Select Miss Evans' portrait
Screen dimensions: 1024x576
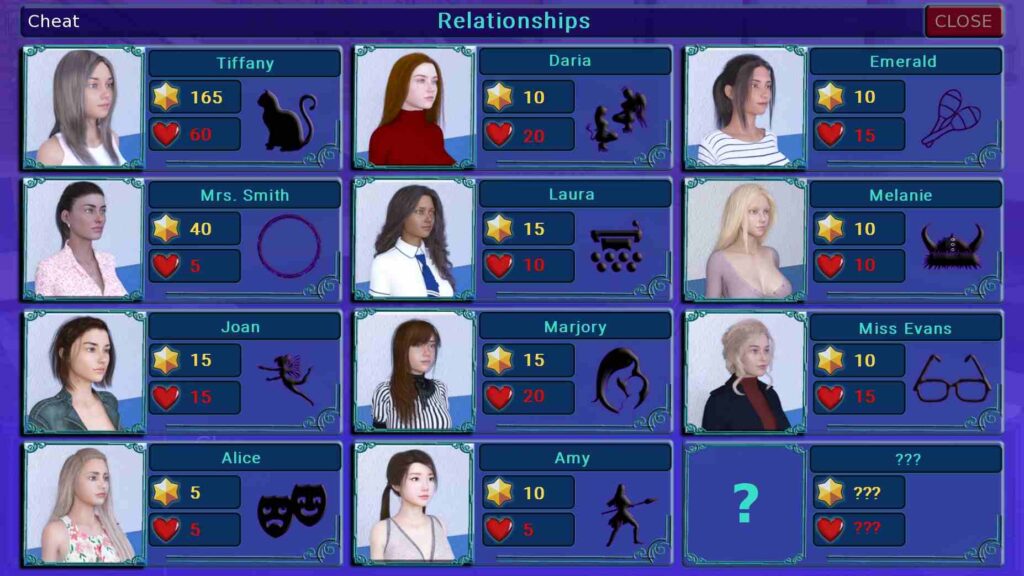(x=745, y=371)
